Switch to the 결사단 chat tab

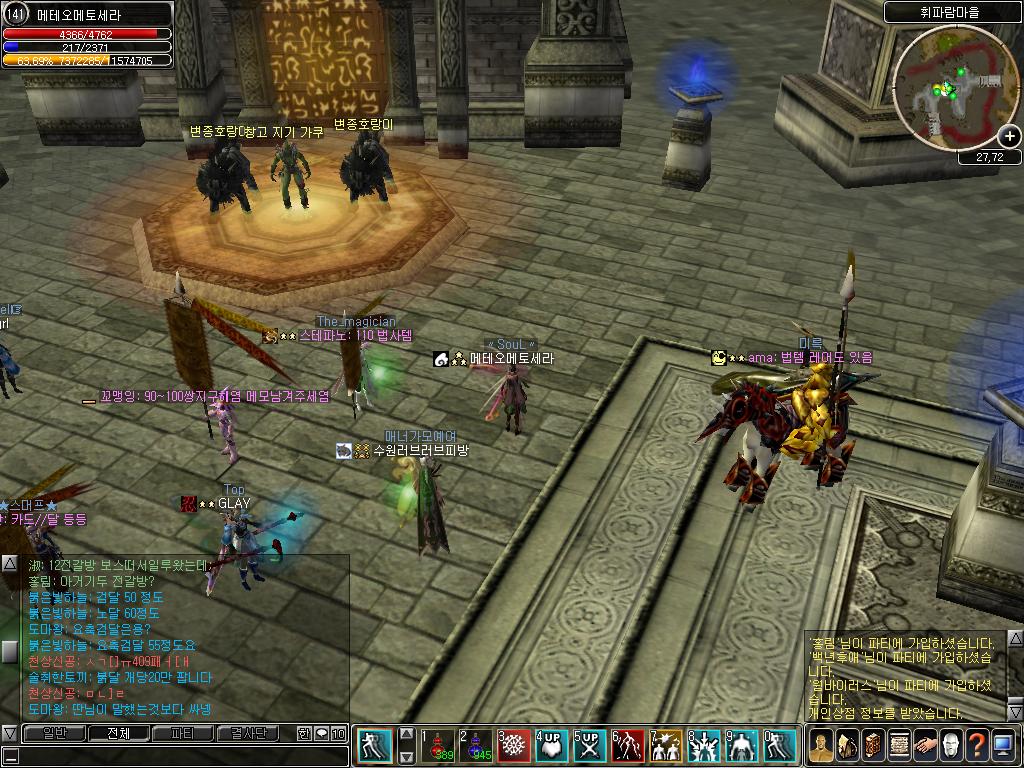(x=247, y=733)
